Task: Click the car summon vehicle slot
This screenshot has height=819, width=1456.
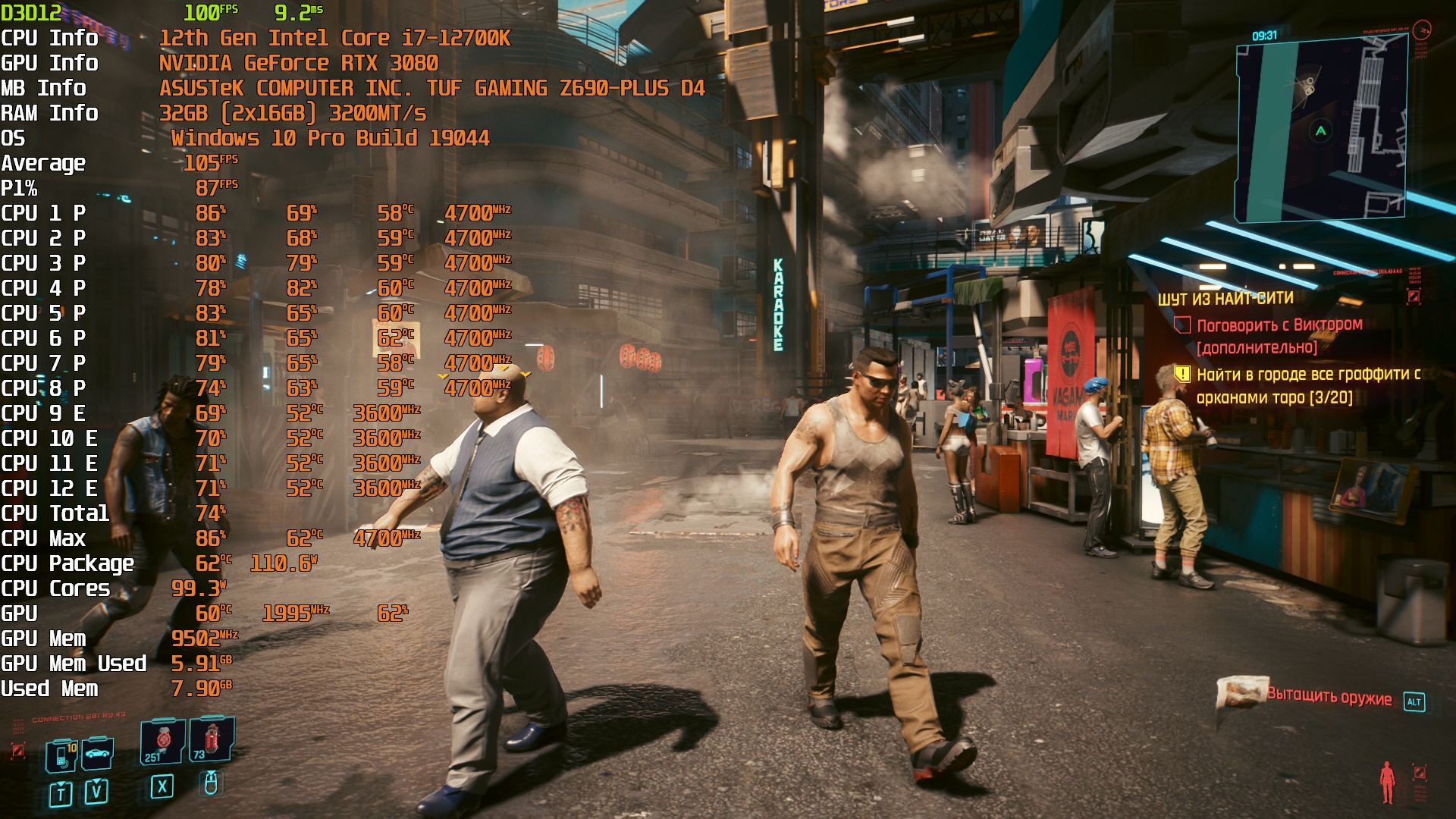Action: [98, 754]
